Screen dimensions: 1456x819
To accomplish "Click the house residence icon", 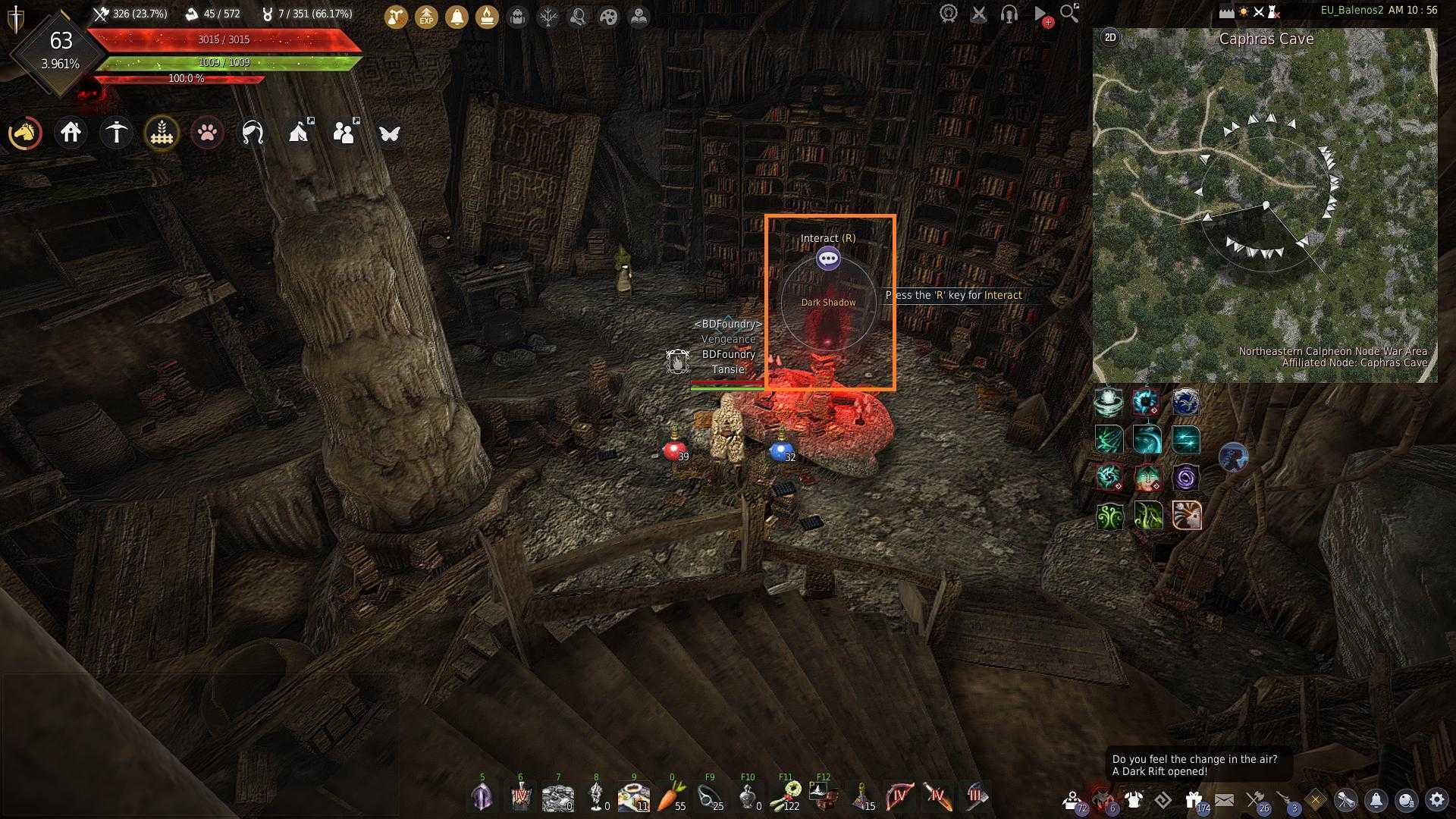I will pyautogui.click(x=71, y=133).
